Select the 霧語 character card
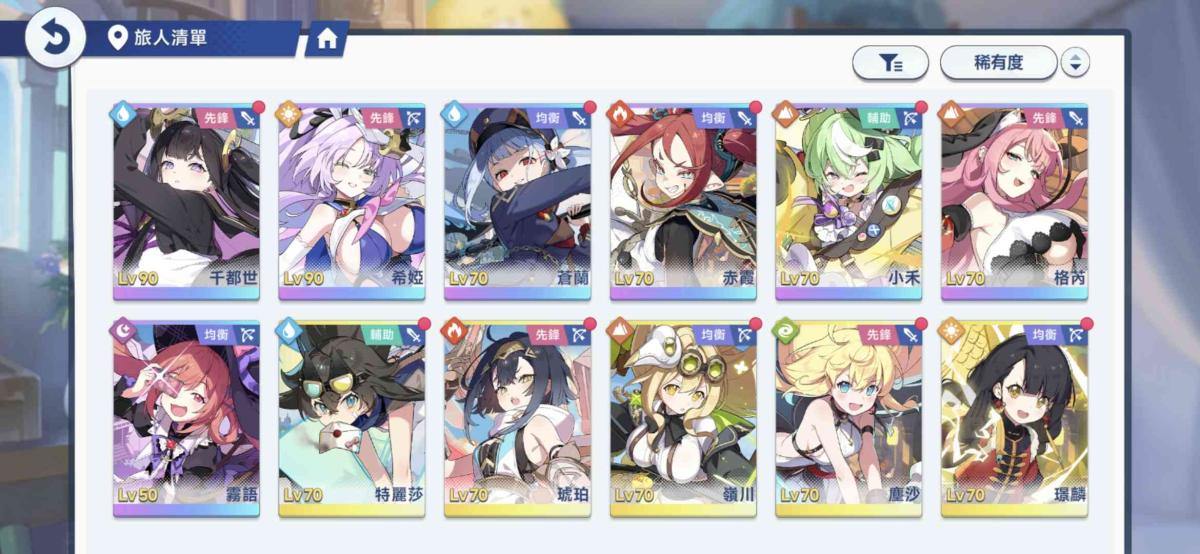The height and width of the screenshot is (554, 1200). [x=186, y=418]
